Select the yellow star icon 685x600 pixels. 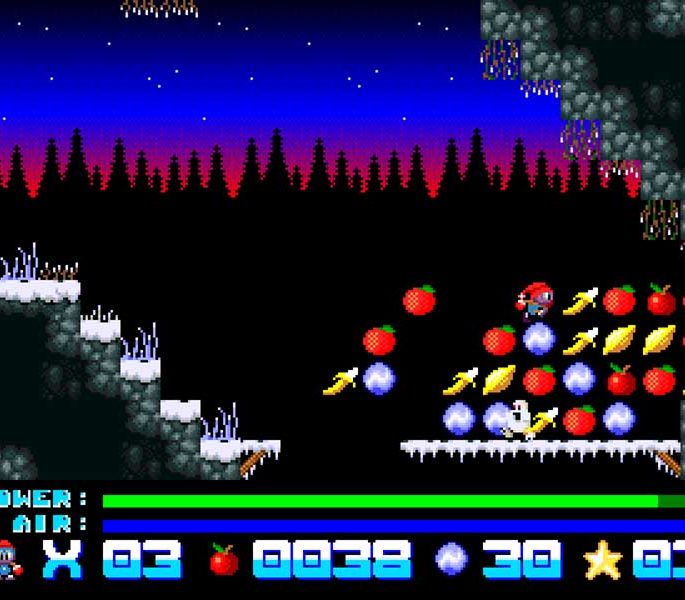602,561
